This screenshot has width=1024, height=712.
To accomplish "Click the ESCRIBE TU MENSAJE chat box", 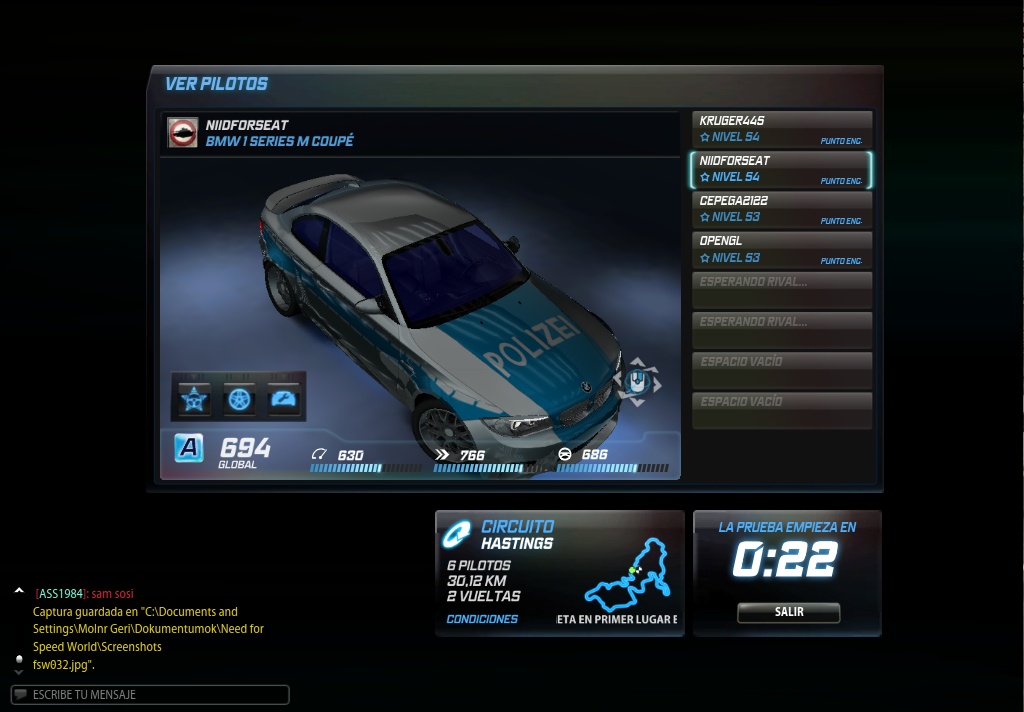I will point(150,694).
